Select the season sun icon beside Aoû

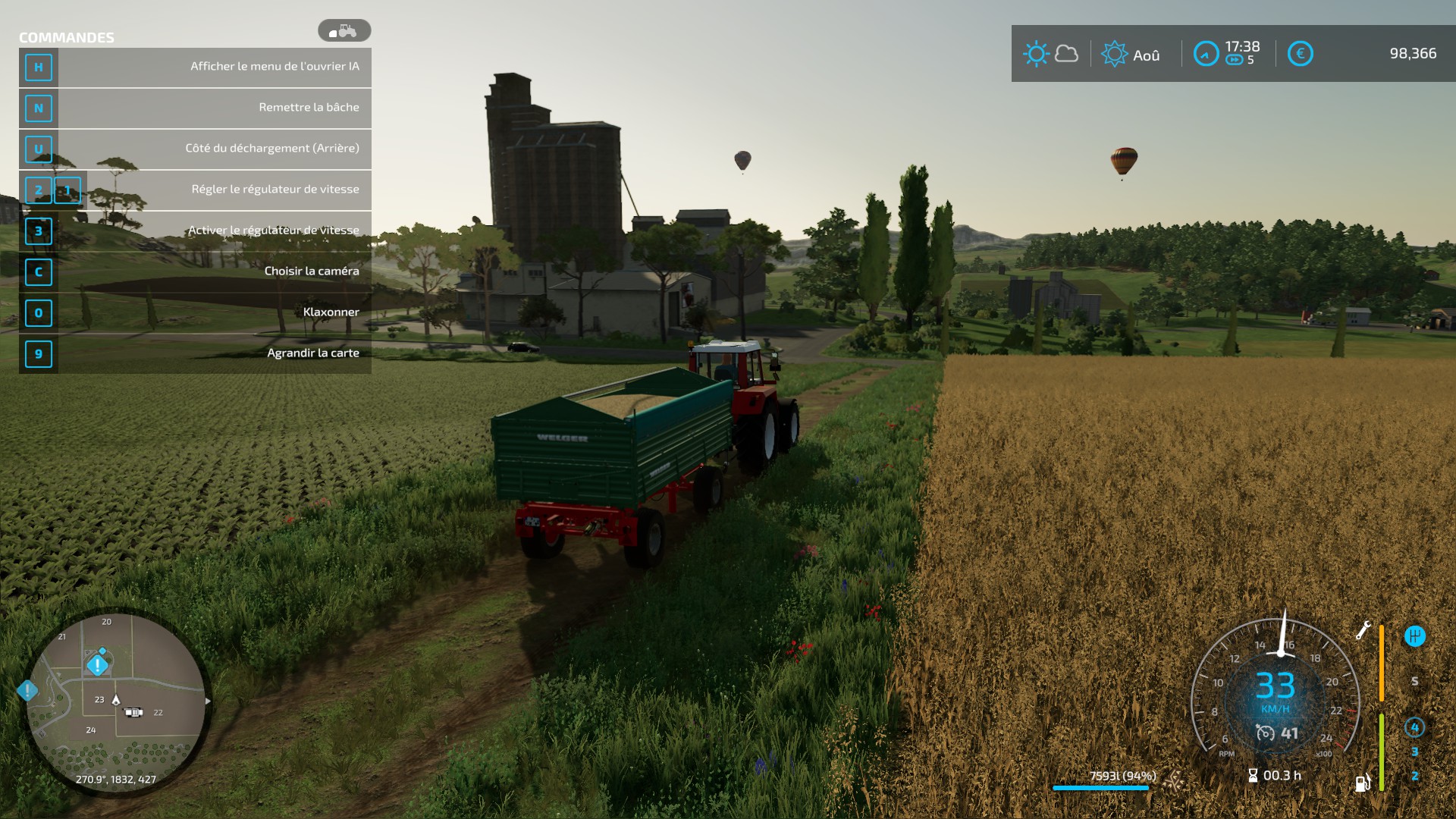tap(1114, 54)
